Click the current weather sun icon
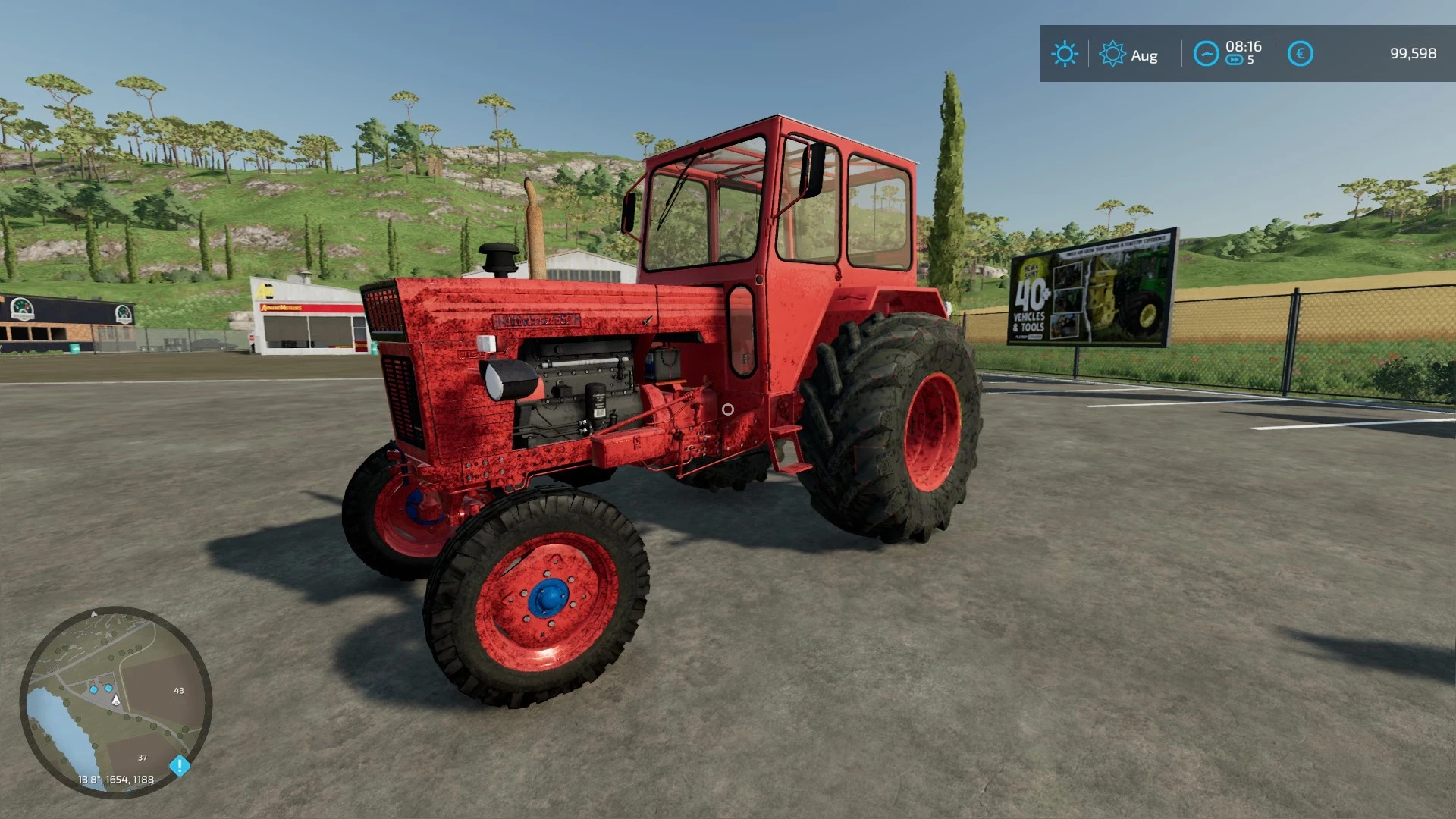This screenshot has width=1456, height=819. (1066, 52)
